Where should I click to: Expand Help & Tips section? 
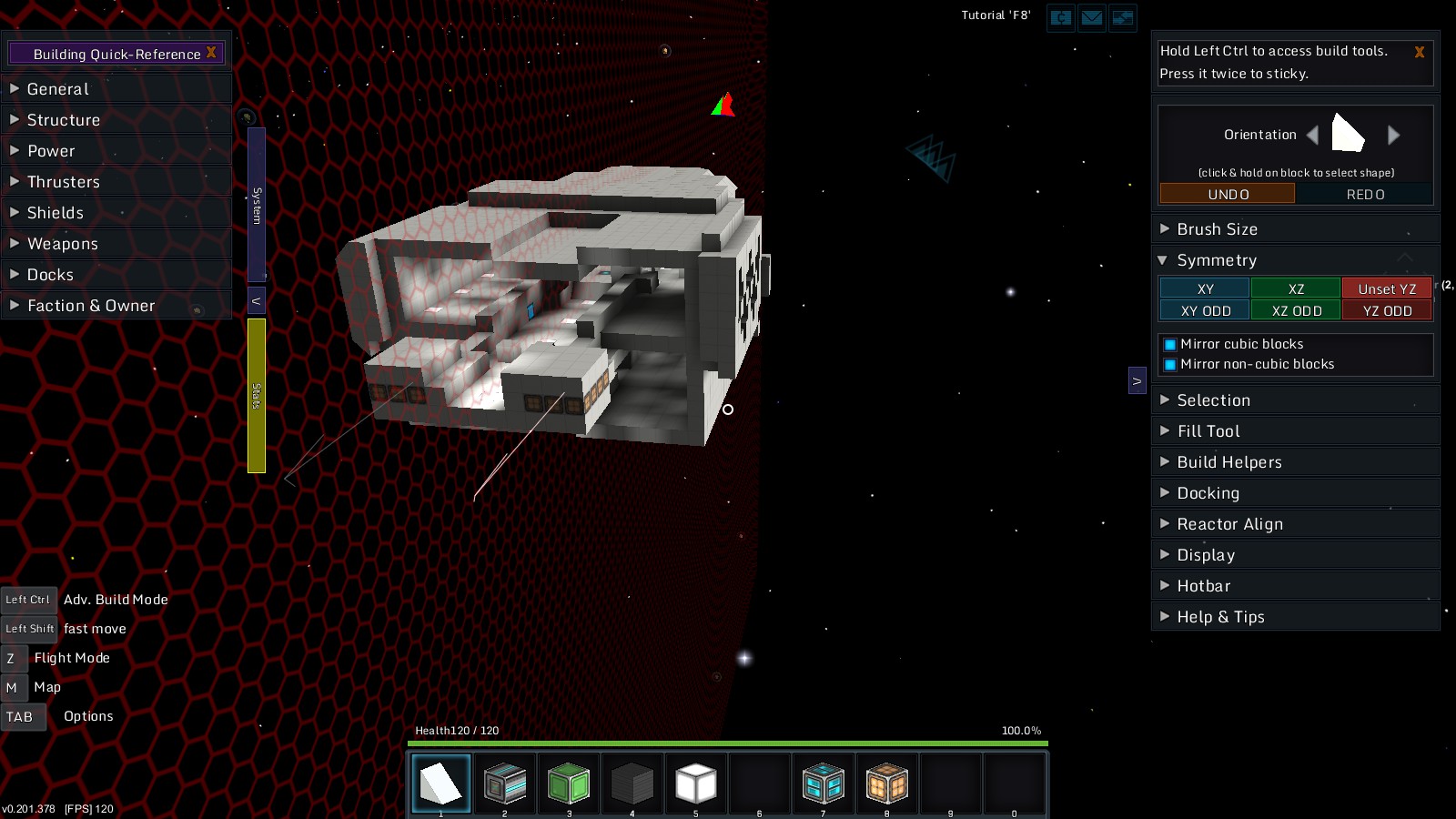click(1220, 617)
